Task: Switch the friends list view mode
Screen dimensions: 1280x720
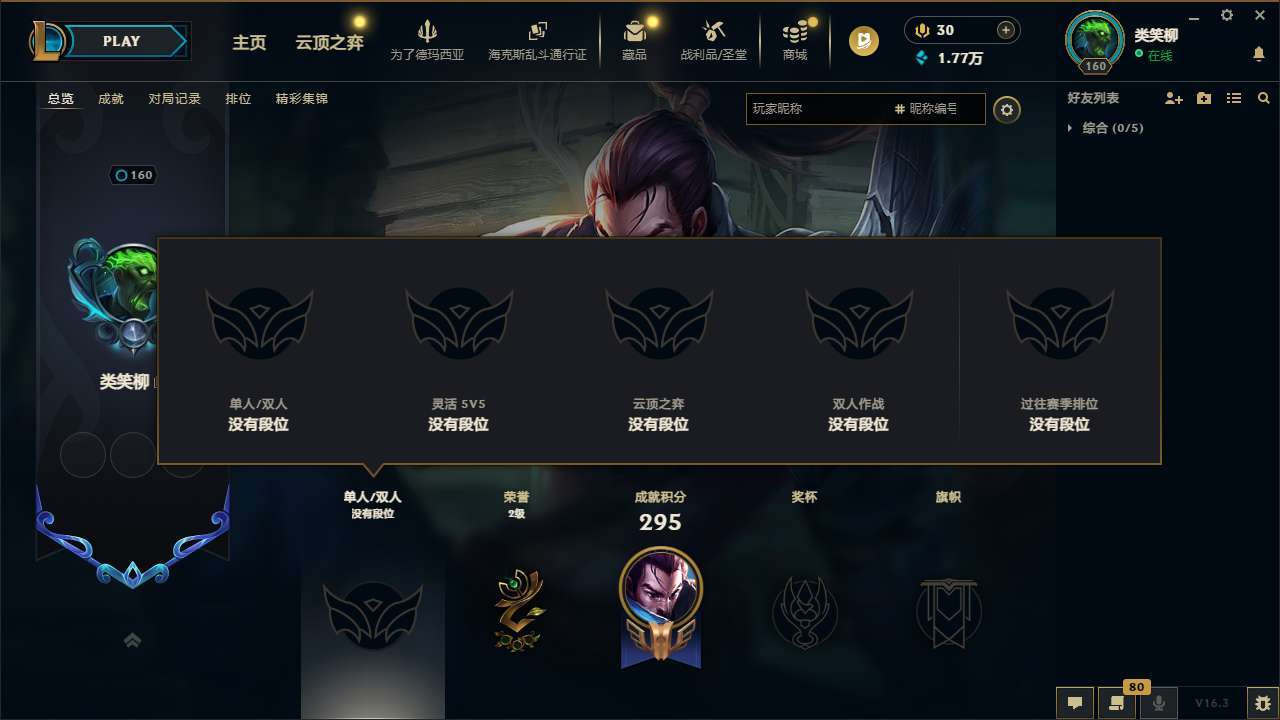Action: click(x=1233, y=99)
